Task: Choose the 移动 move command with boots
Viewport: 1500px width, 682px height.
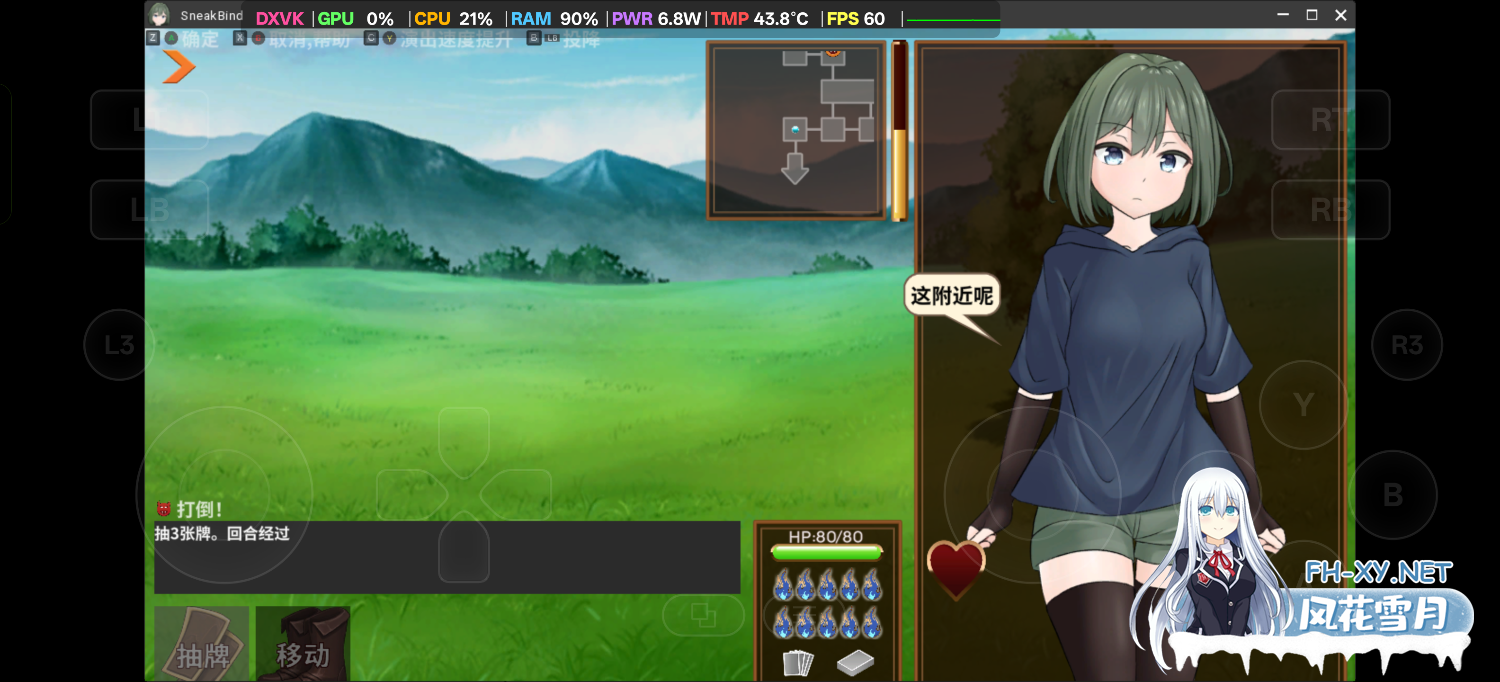Action: [x=302, y=643]
